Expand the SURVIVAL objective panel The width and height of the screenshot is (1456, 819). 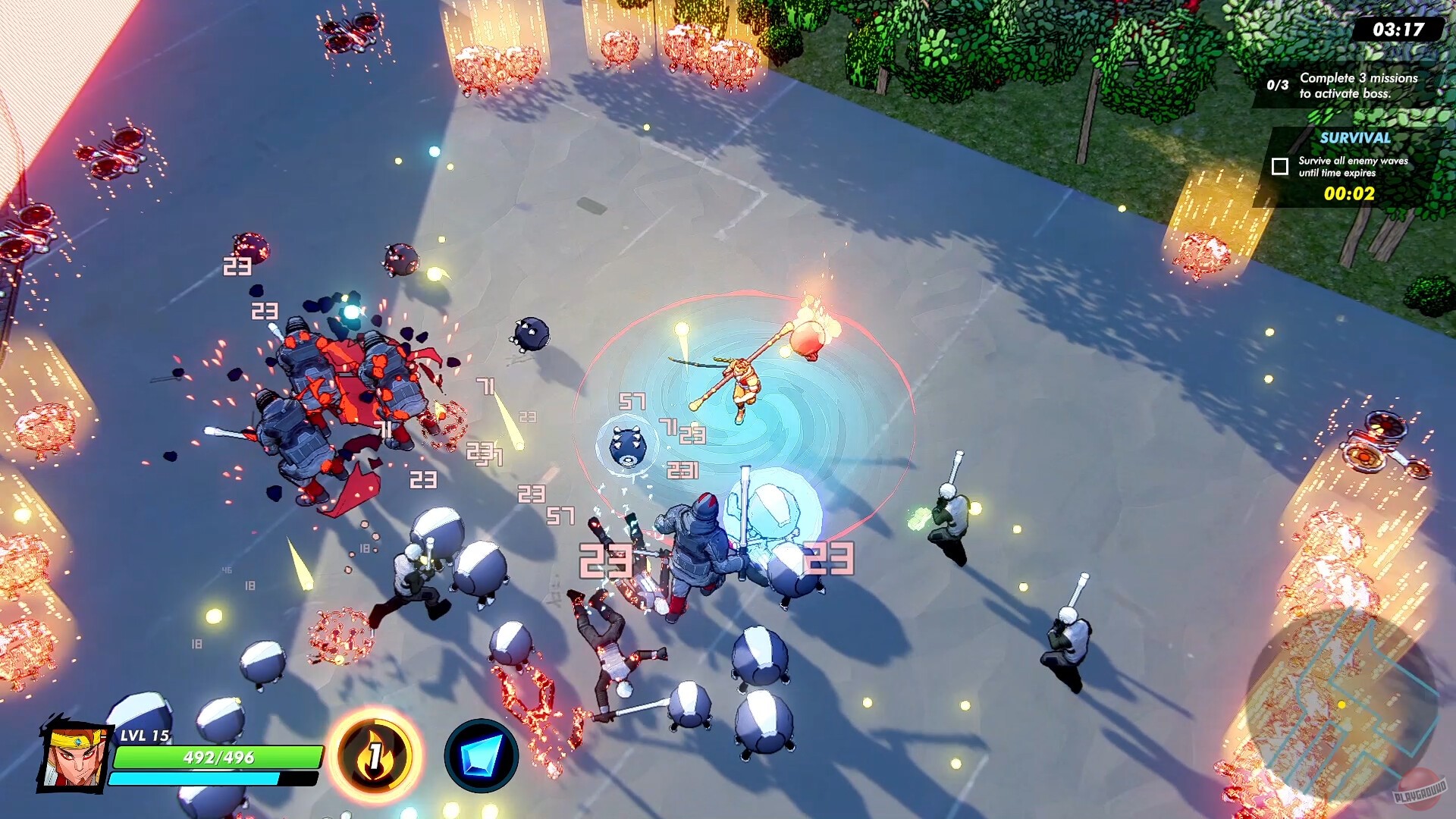[1355, 139]
